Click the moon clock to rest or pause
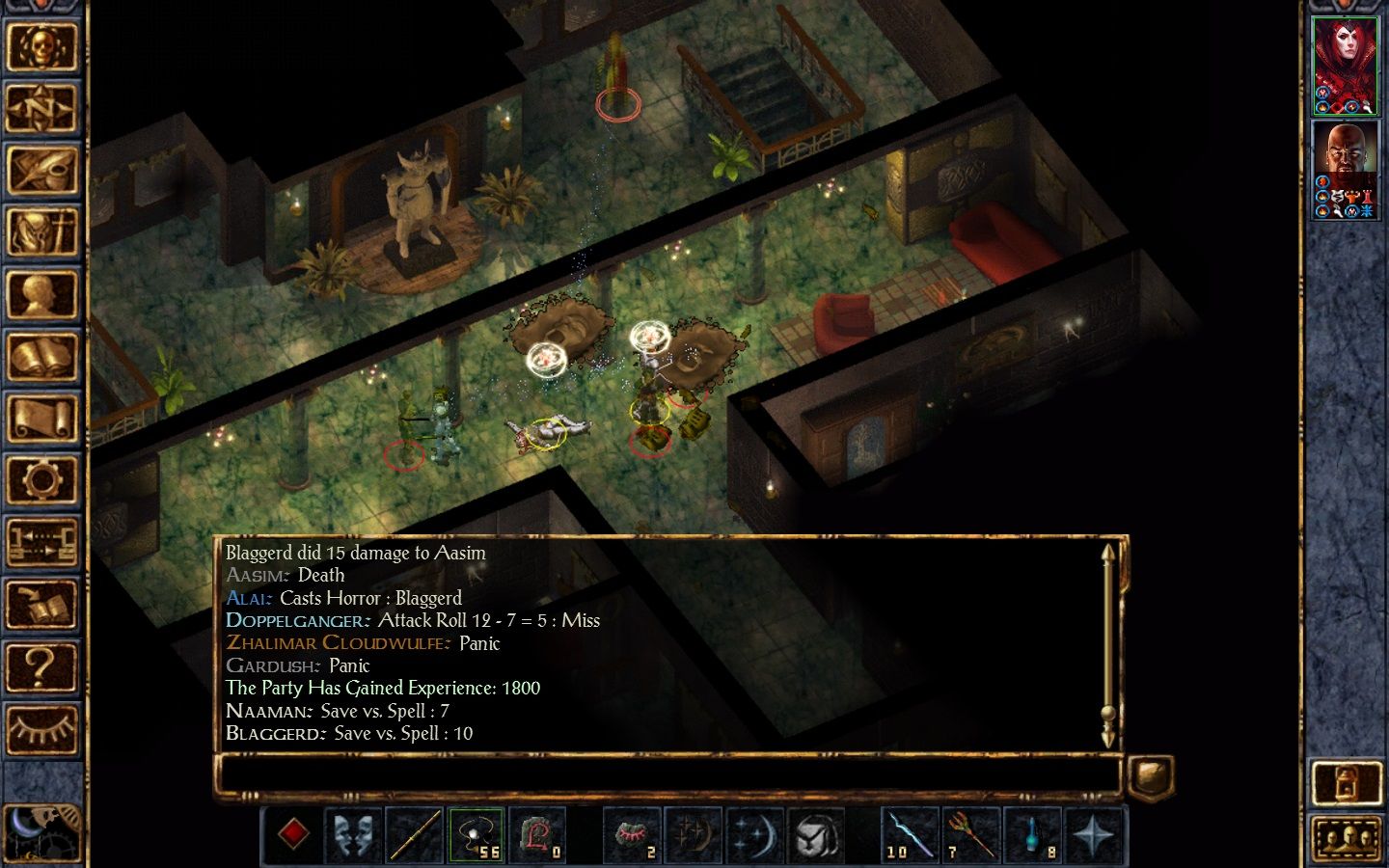 (41, 831)
